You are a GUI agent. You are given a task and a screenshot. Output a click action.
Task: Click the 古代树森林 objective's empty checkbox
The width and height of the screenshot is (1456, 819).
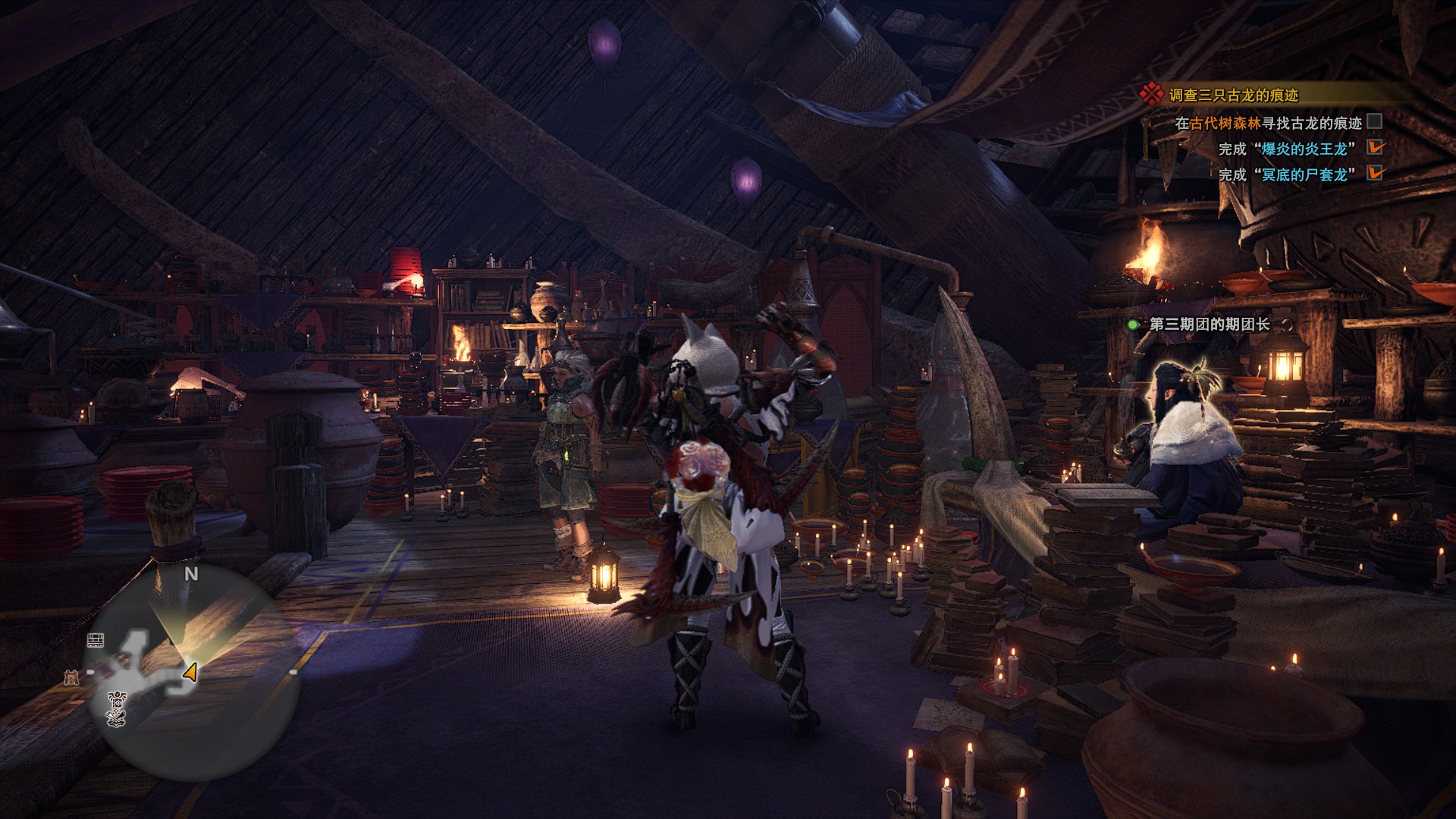point(1374,121)
